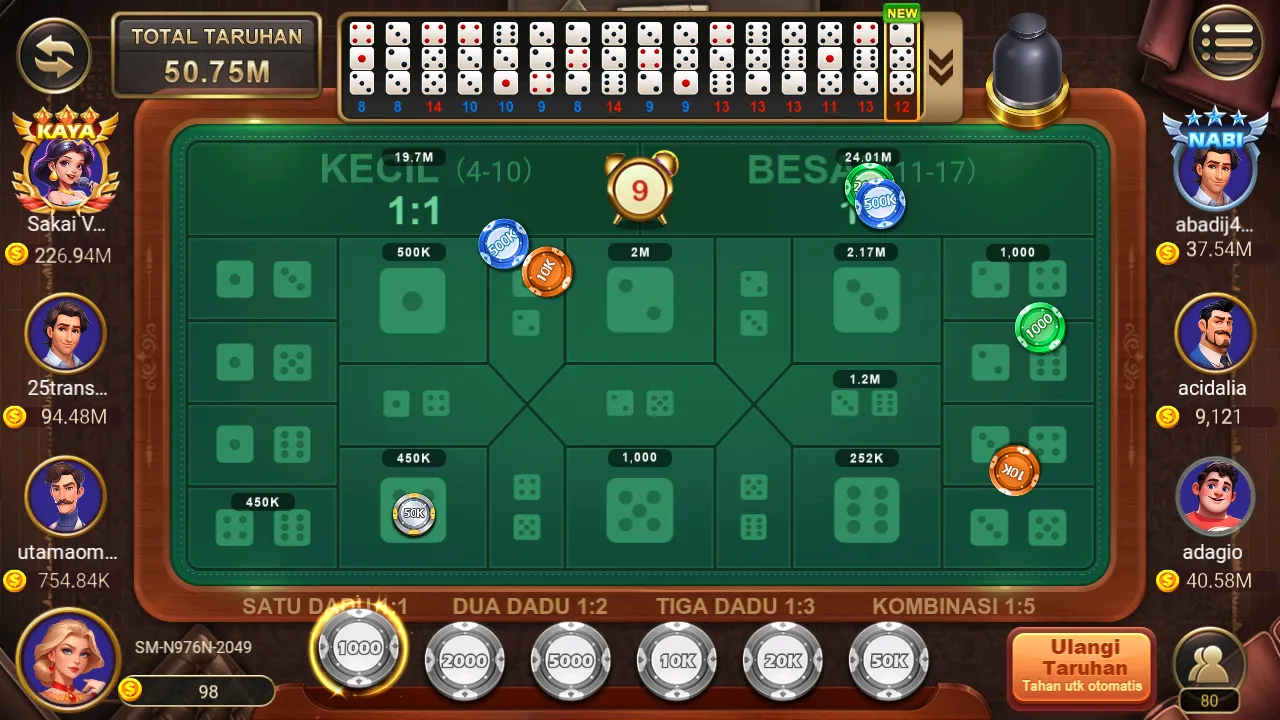Screen dimensions: 1280x720
Task: Open the player list showing 80
Action: point(1209,670)
